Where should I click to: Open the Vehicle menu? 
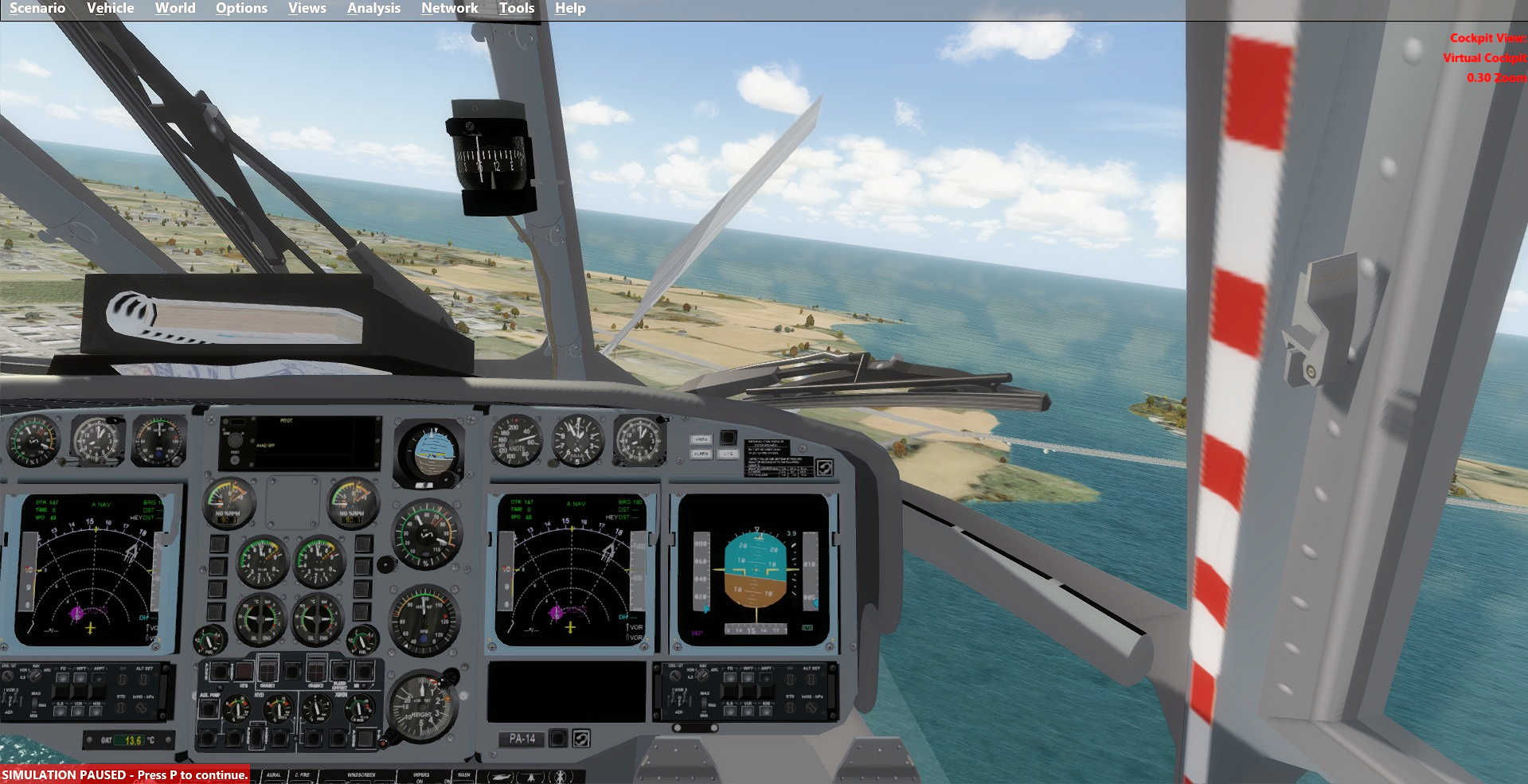[x=110, y=8]
